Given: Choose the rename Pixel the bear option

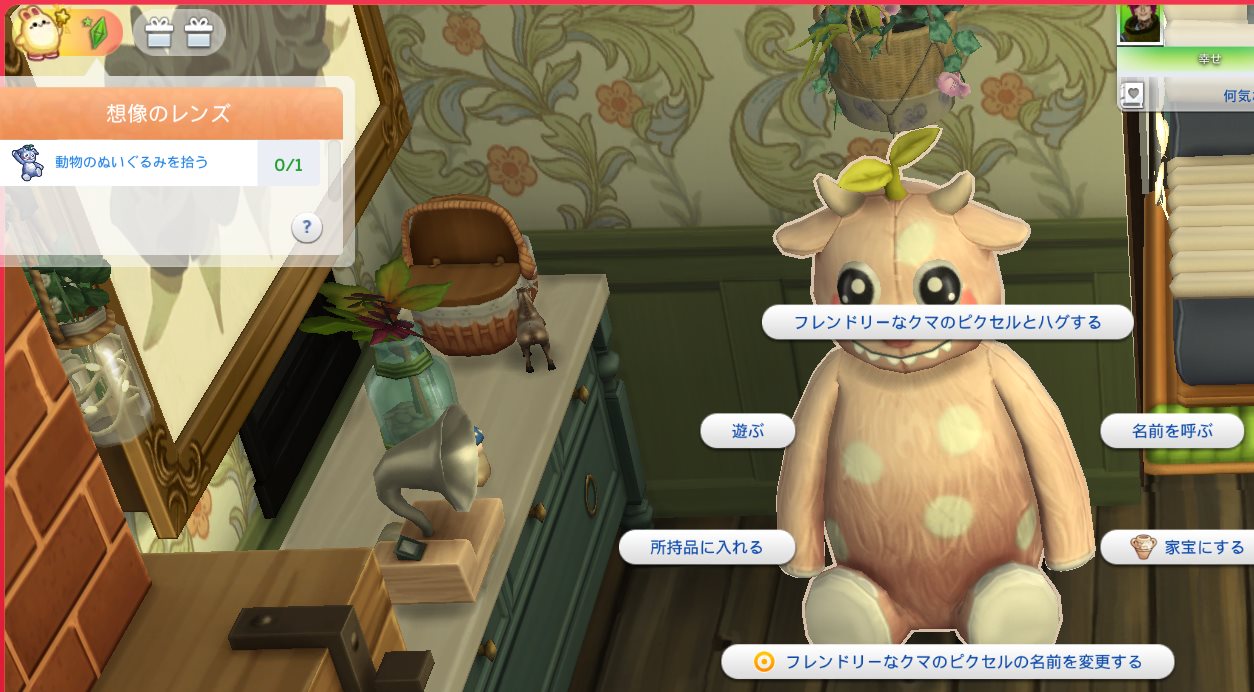Looking at the screenshot, I should click(946, 662).
